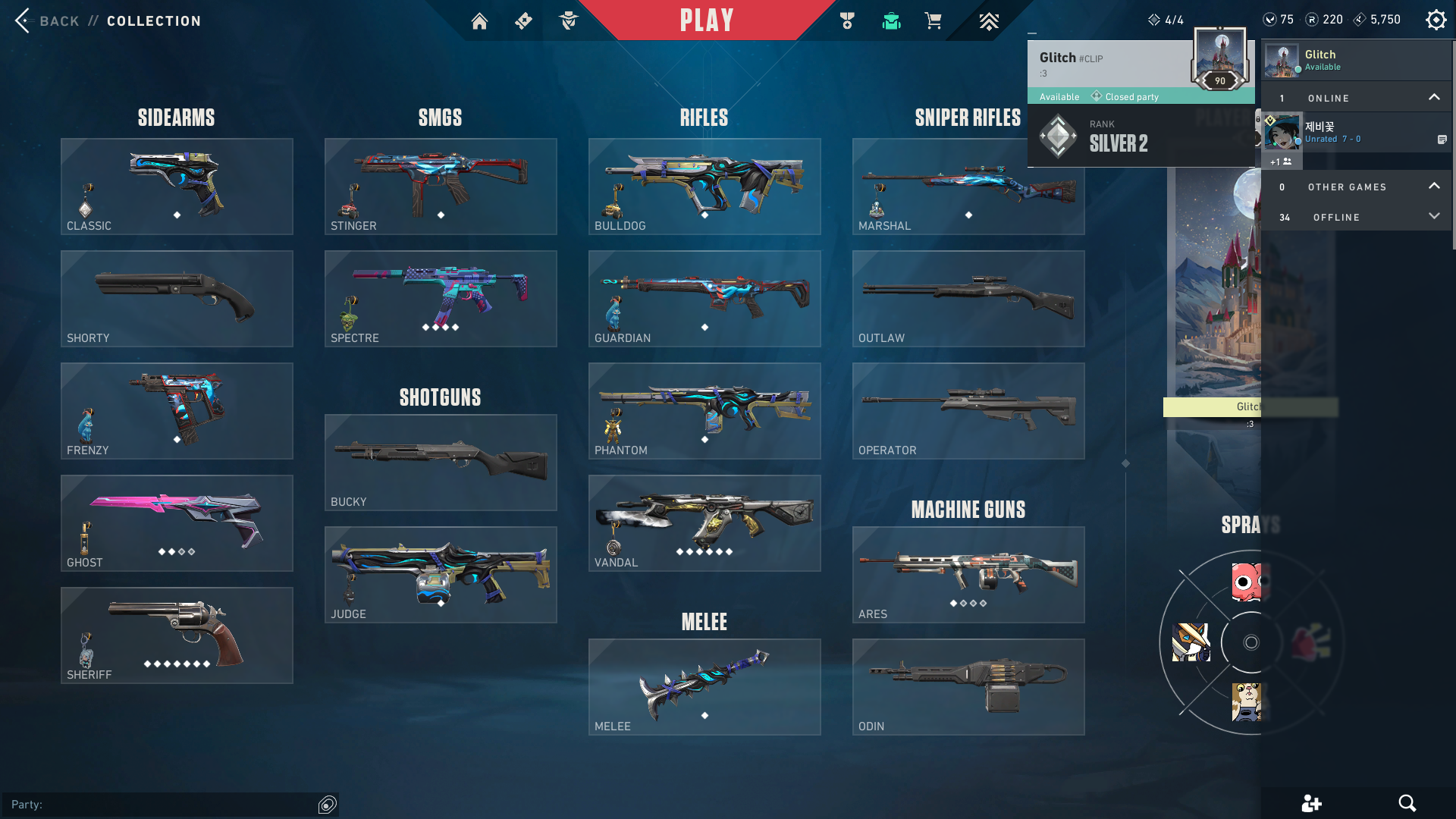The width and height of the screenshot is (1456, 819).
Task: Open Career history via the medal icon
Action: tap(847, 20)
